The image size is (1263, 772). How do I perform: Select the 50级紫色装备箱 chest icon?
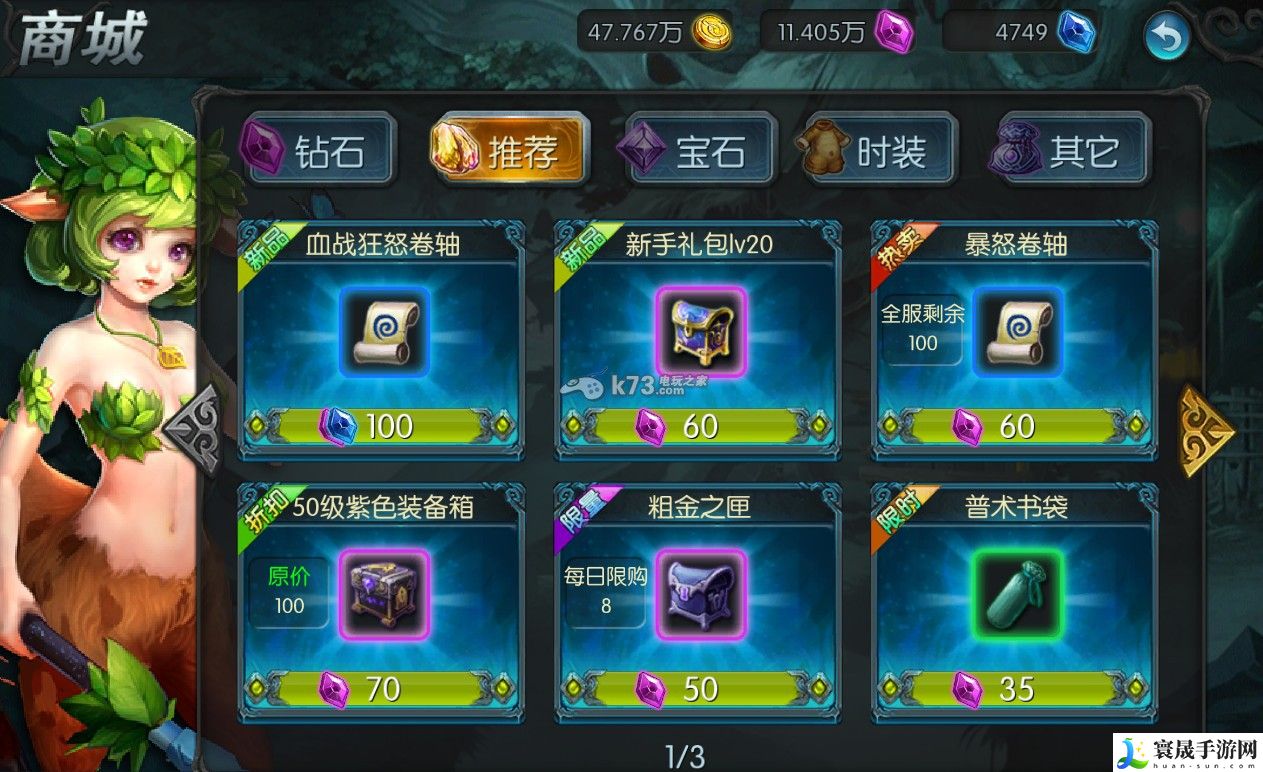[384, 594]
